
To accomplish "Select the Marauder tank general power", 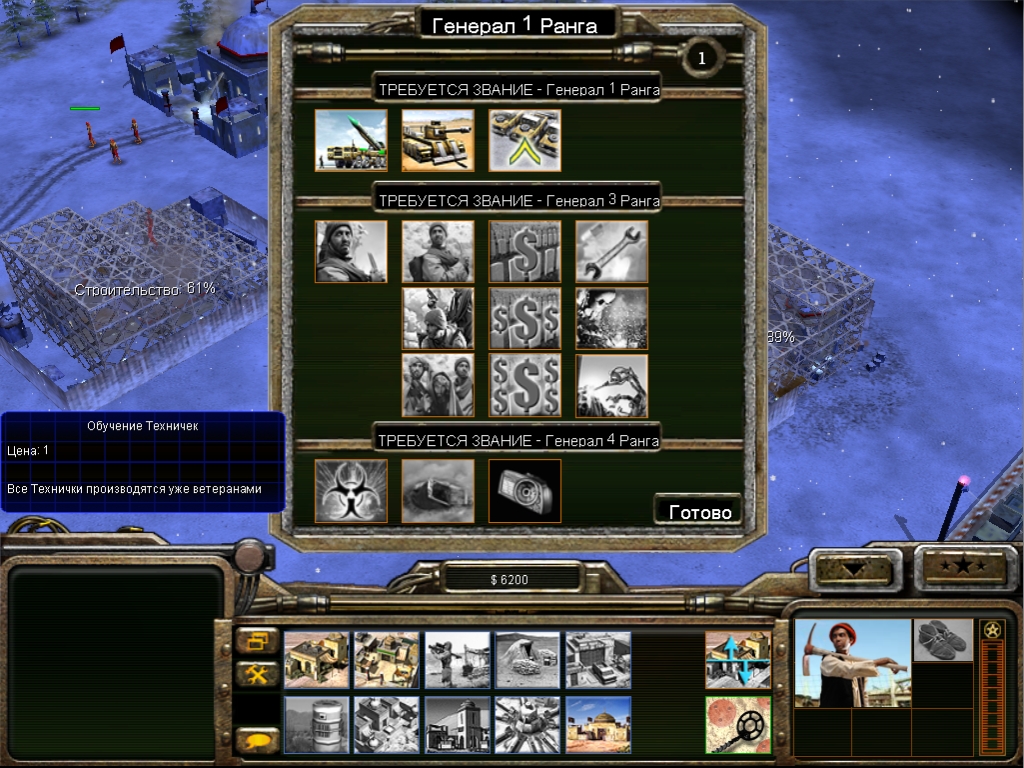I will click(x=438, y=140).
